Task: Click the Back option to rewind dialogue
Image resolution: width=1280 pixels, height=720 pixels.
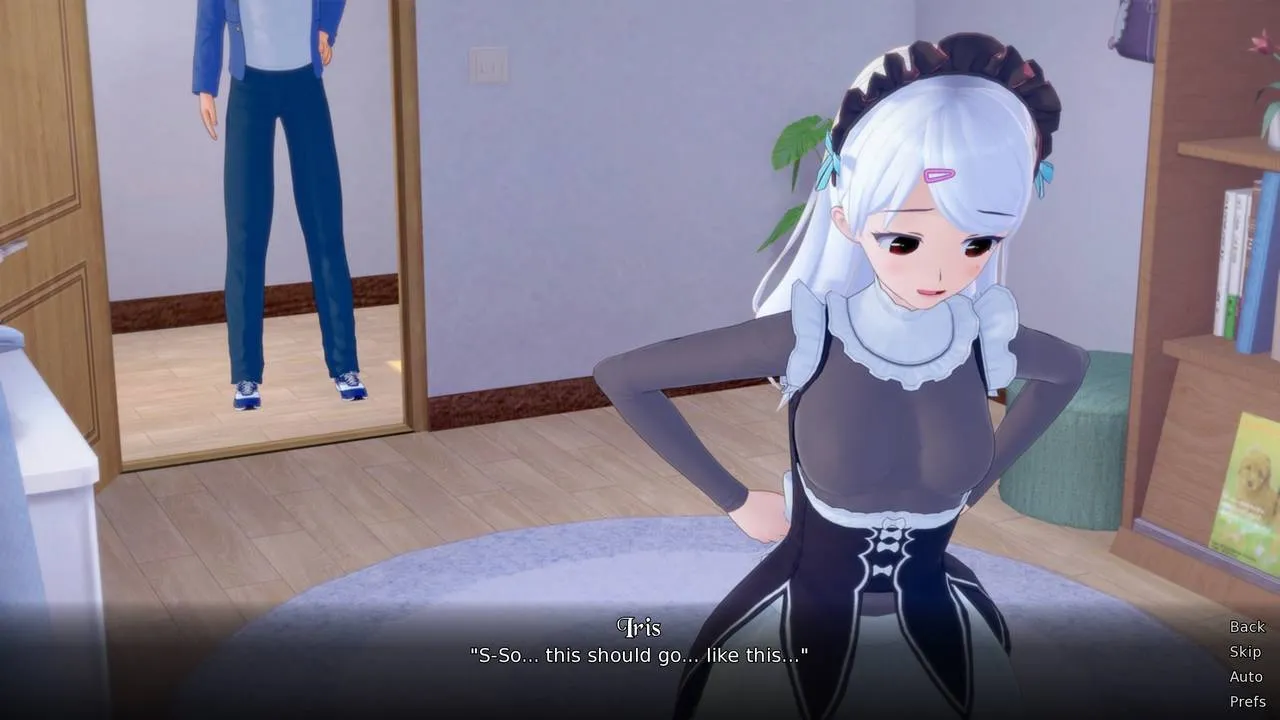Action: (x=1246, y=627)
